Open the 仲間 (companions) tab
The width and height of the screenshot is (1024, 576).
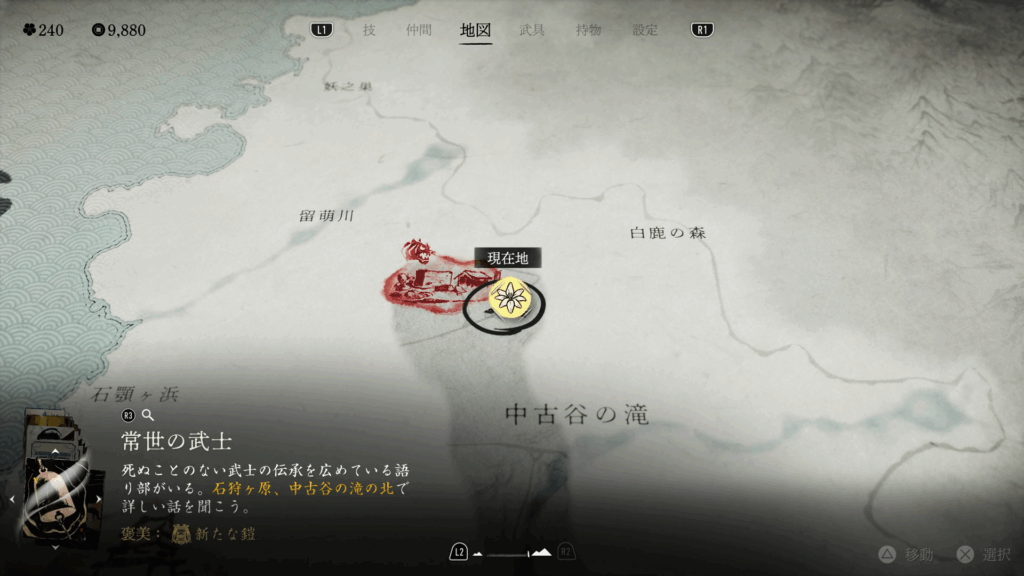point(419,30)
